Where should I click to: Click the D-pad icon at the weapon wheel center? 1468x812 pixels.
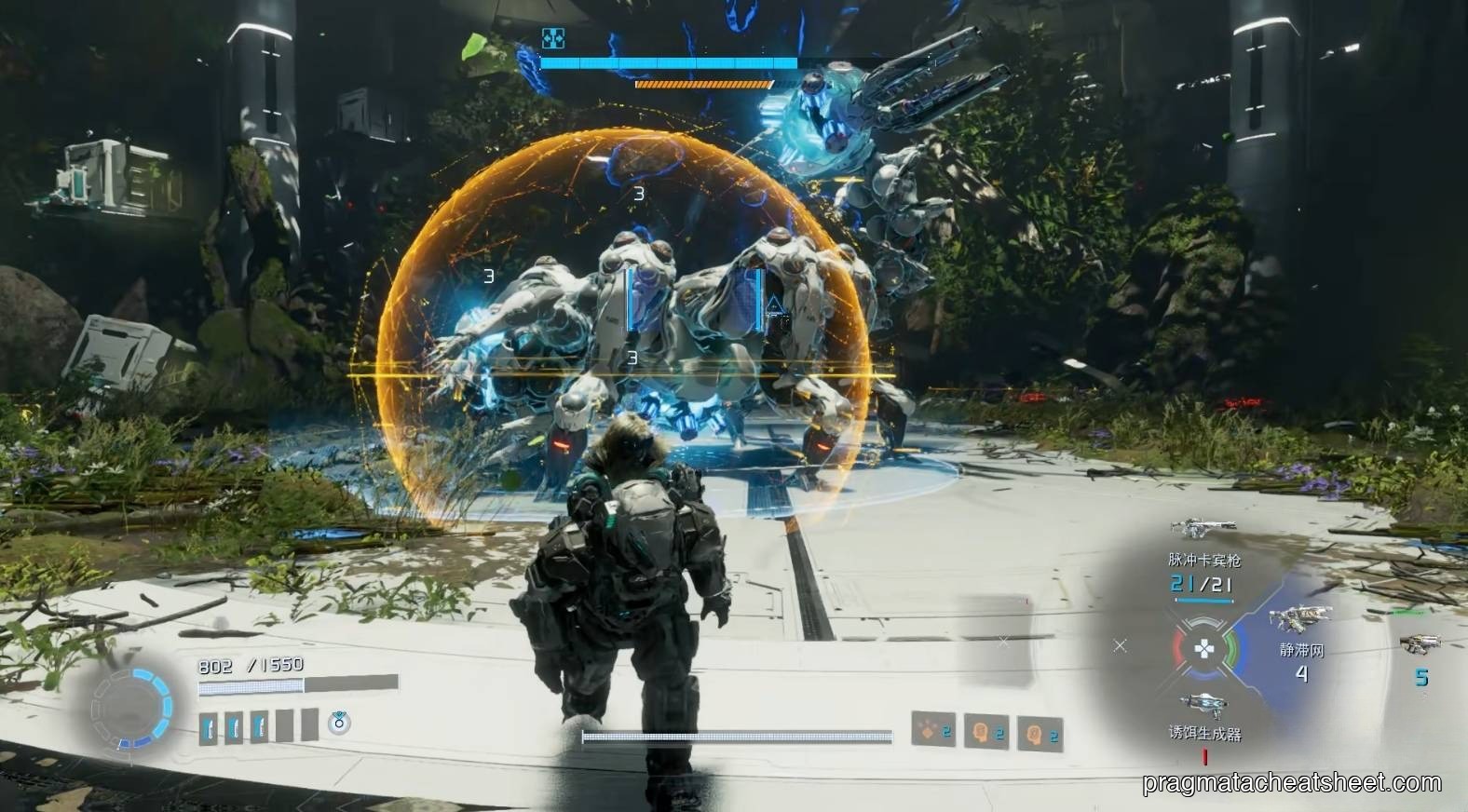tap(1204, 646)
